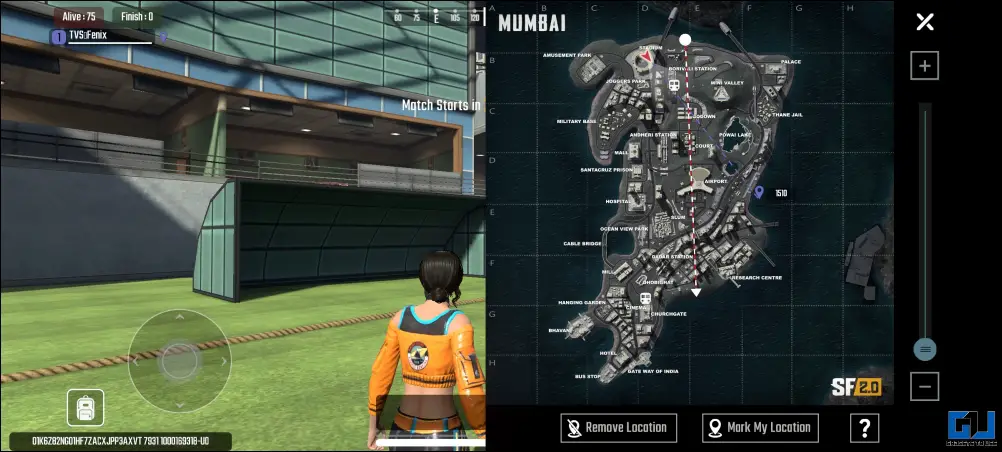Zoom out the map with minus button

coord(925,386)
